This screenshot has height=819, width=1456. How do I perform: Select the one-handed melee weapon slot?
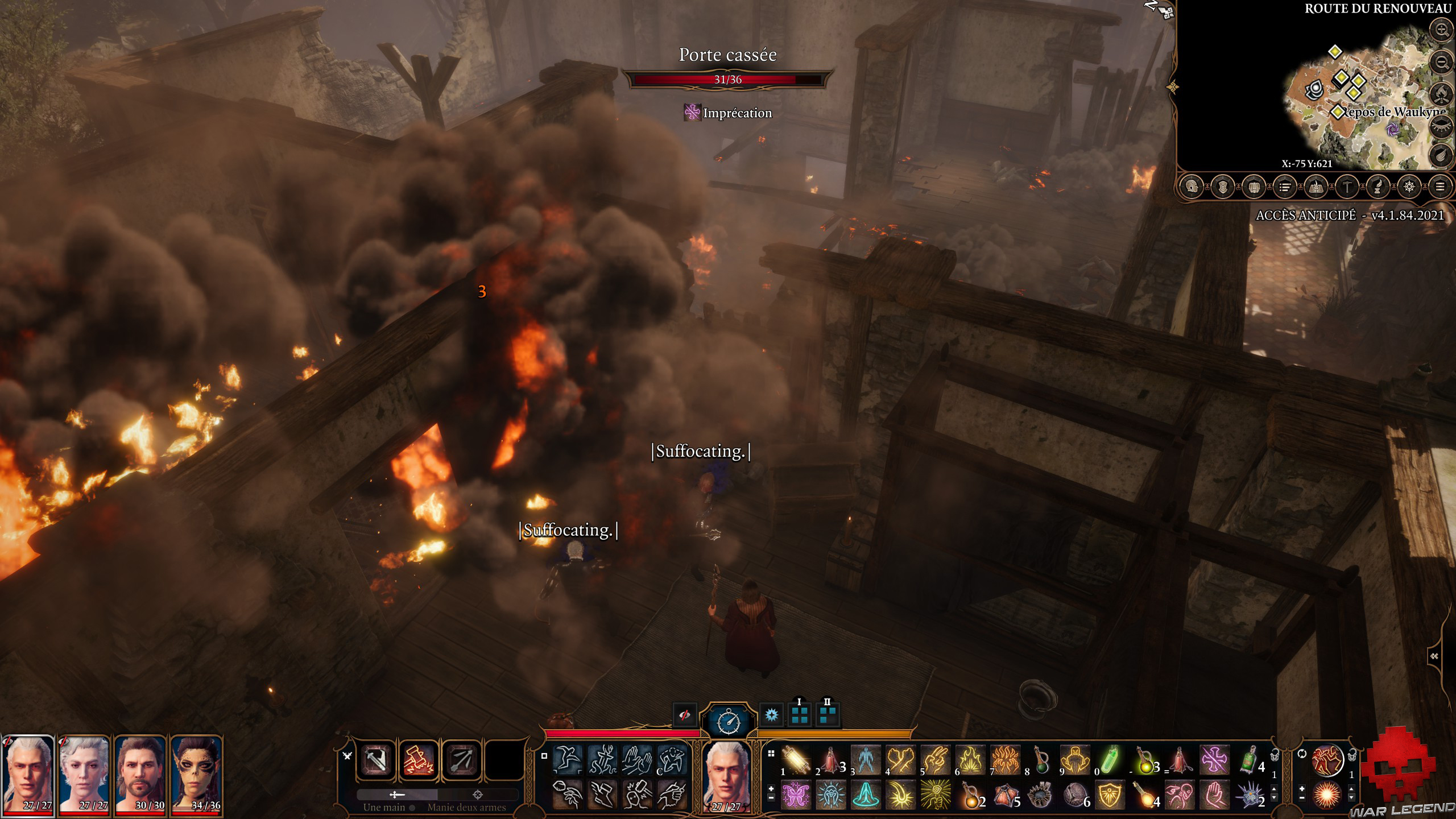click(x=375, y=760)
